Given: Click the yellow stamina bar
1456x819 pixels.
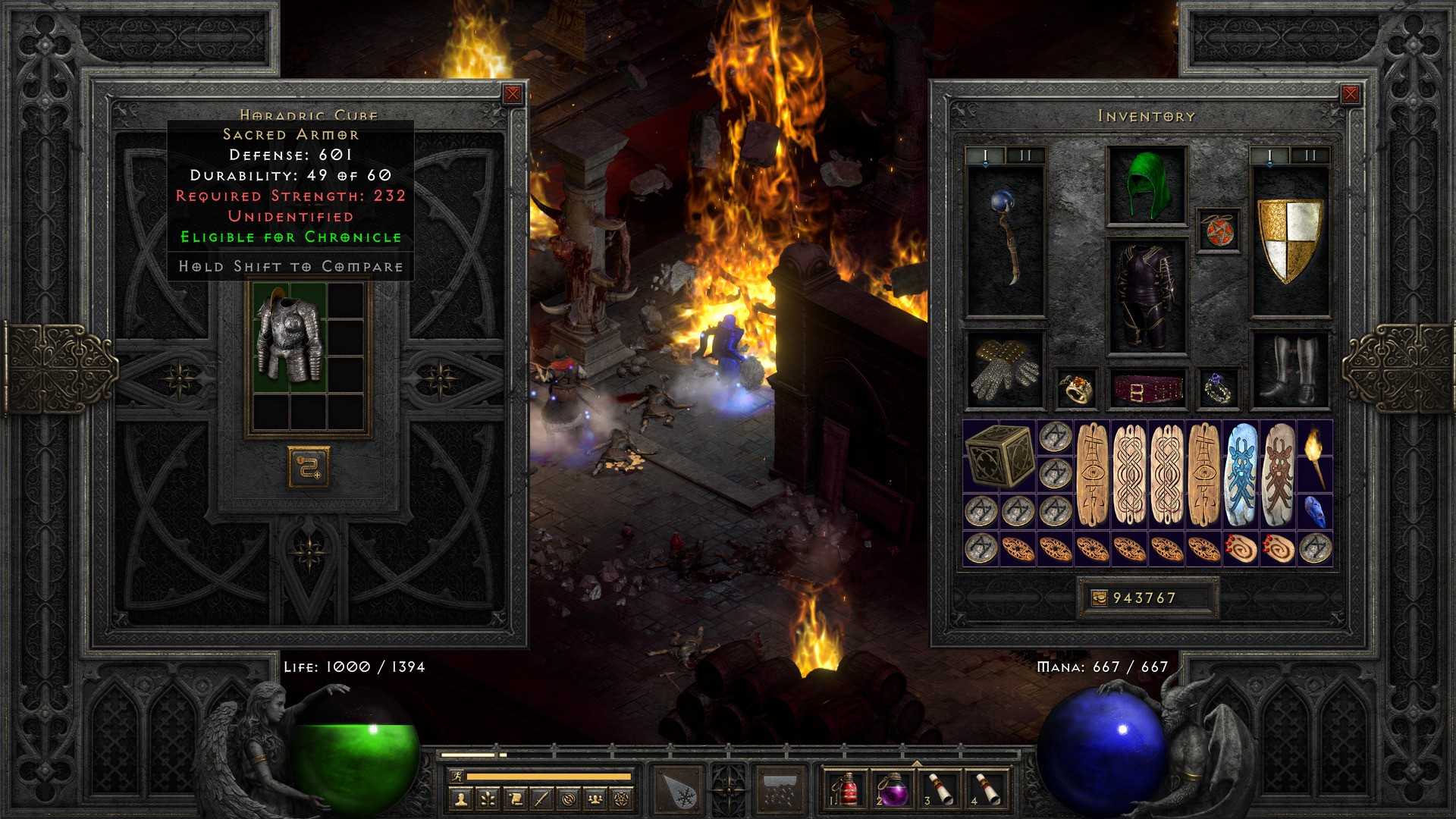Looking at the screenshot, I should pos(550,777).
